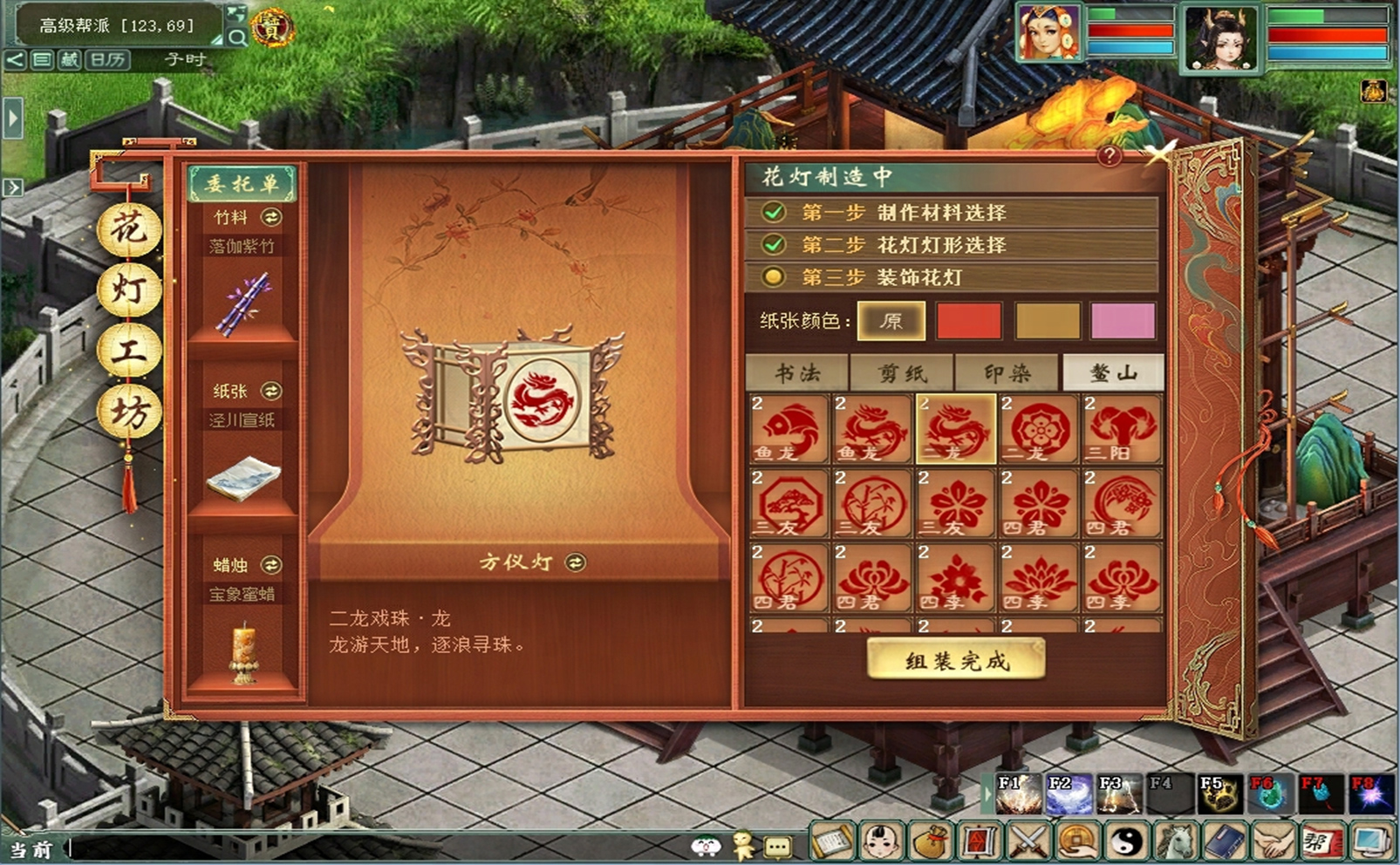Open the money bag inventory icon
The height and width of the screenshot is (865, 1400).
tap(931, 841)
